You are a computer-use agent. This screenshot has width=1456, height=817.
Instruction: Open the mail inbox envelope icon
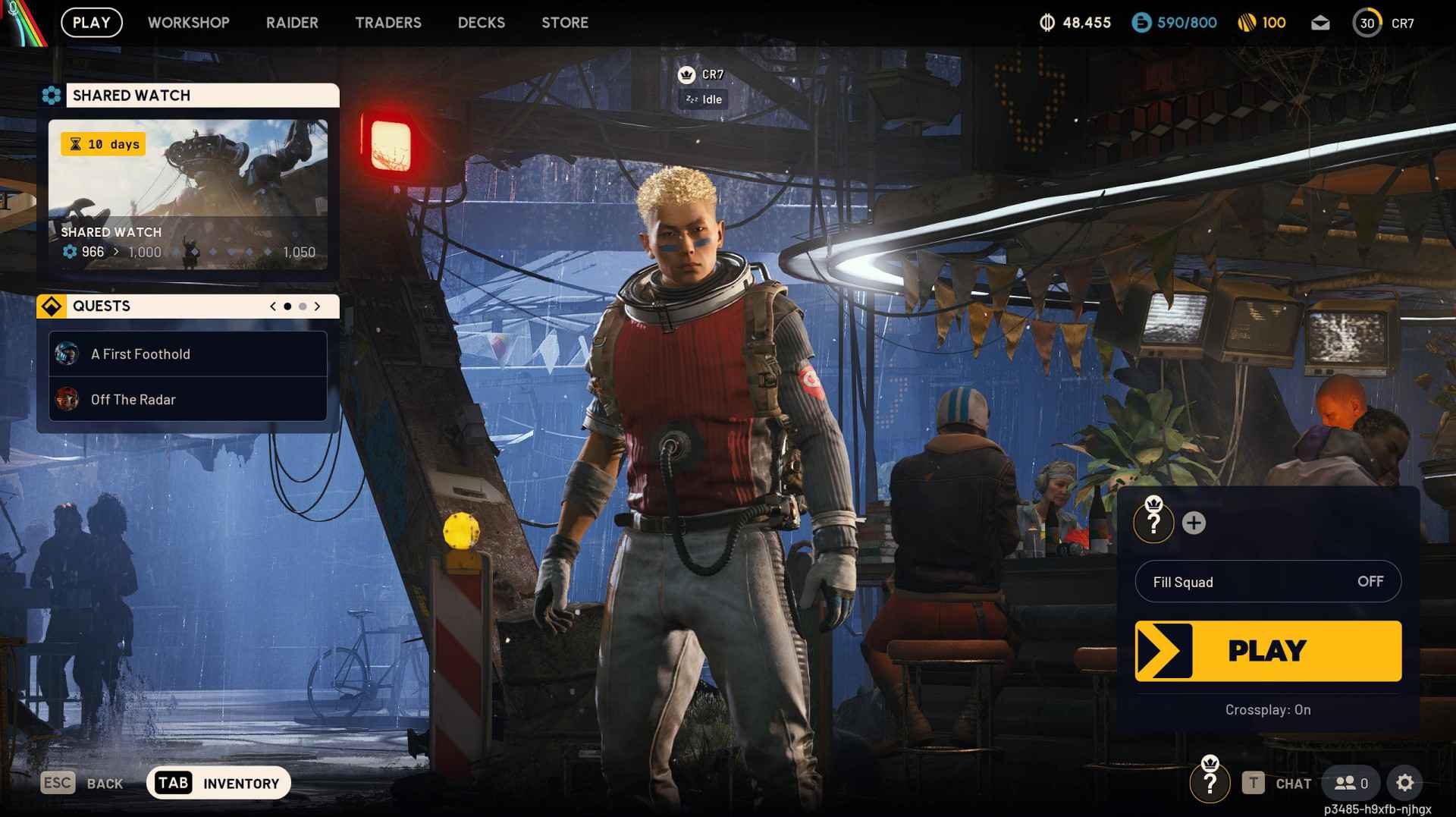[x=1319, y=23]
